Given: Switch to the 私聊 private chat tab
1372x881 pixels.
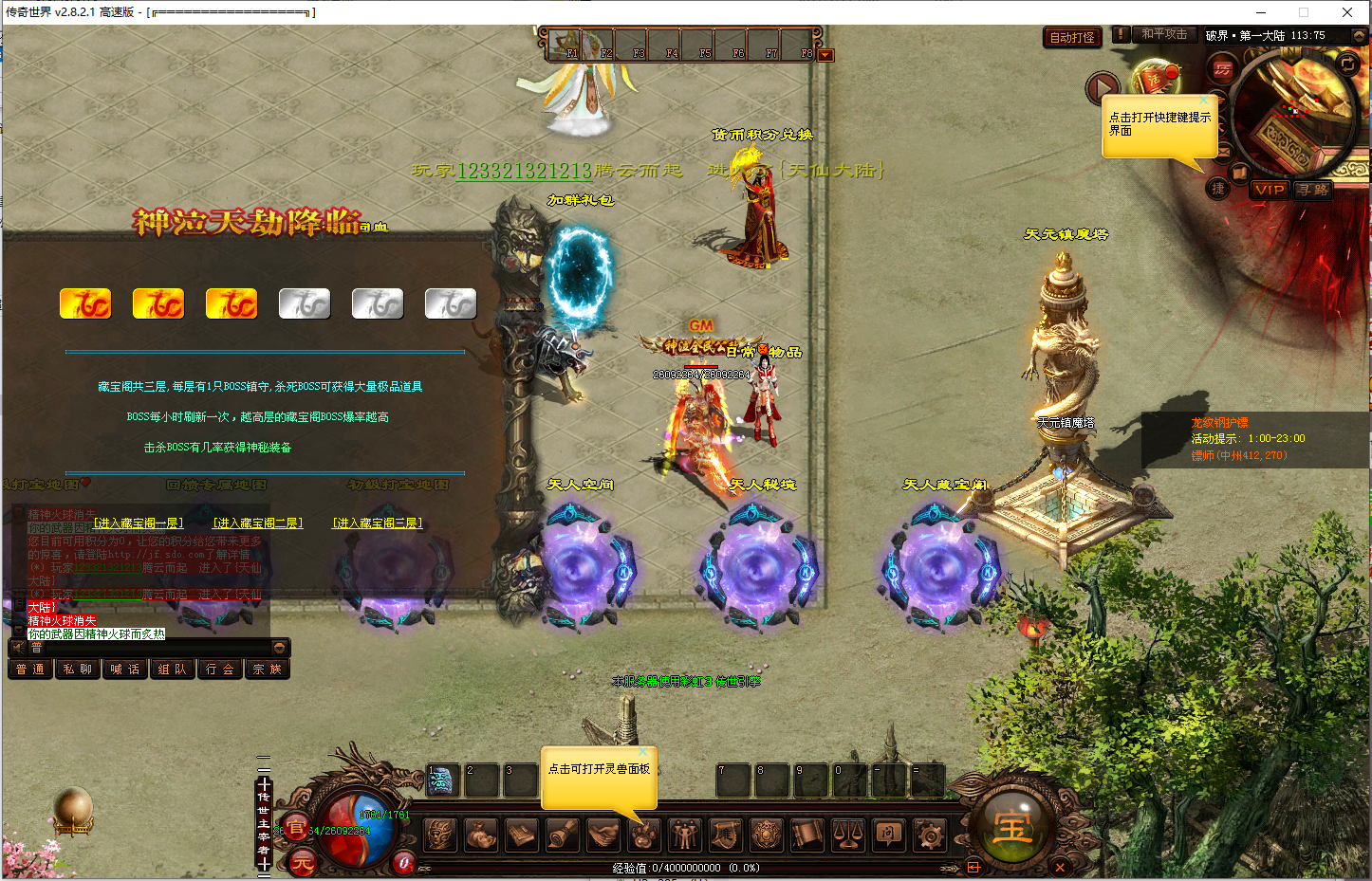Looking at the screenshot, I should pyautogui.click(x=78, y=670).
